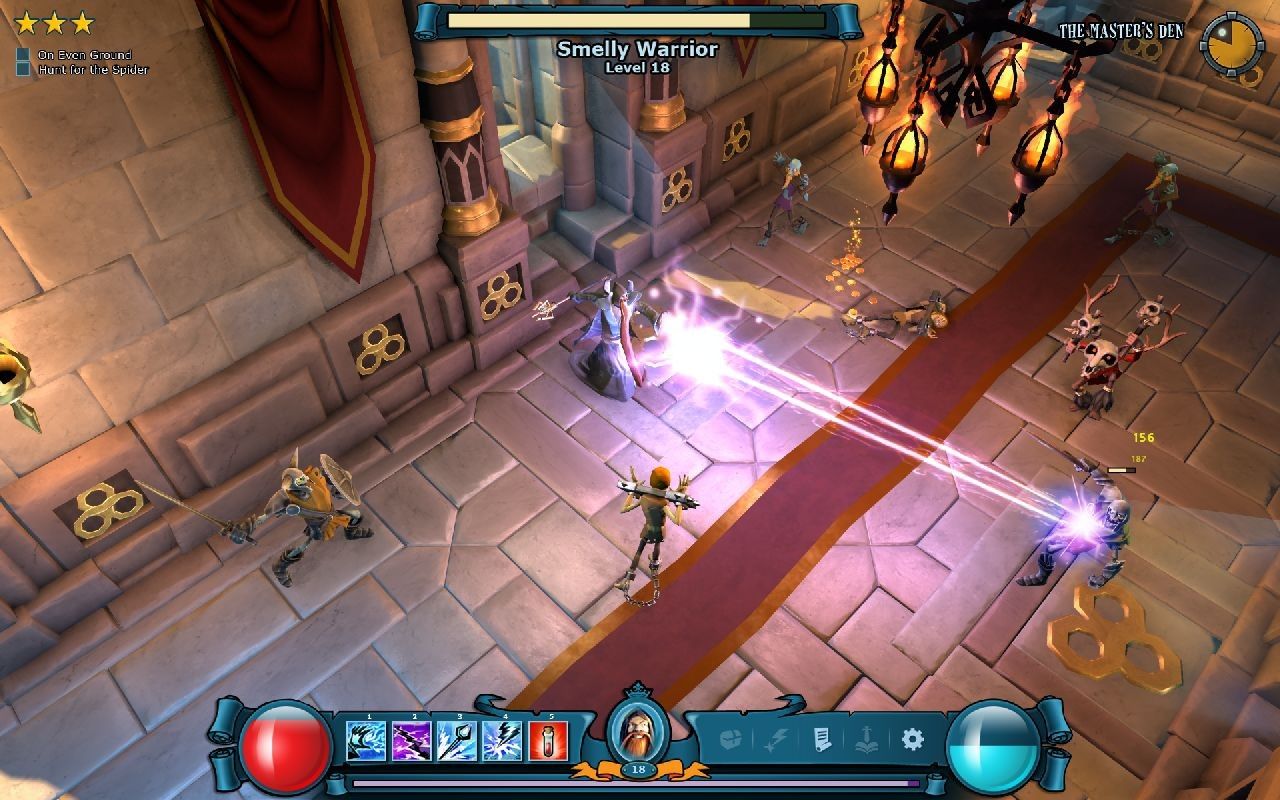This screenshot has width=1280, height=800.
Task: Open the lightning bolt skills menu
Action: (776, 740)
